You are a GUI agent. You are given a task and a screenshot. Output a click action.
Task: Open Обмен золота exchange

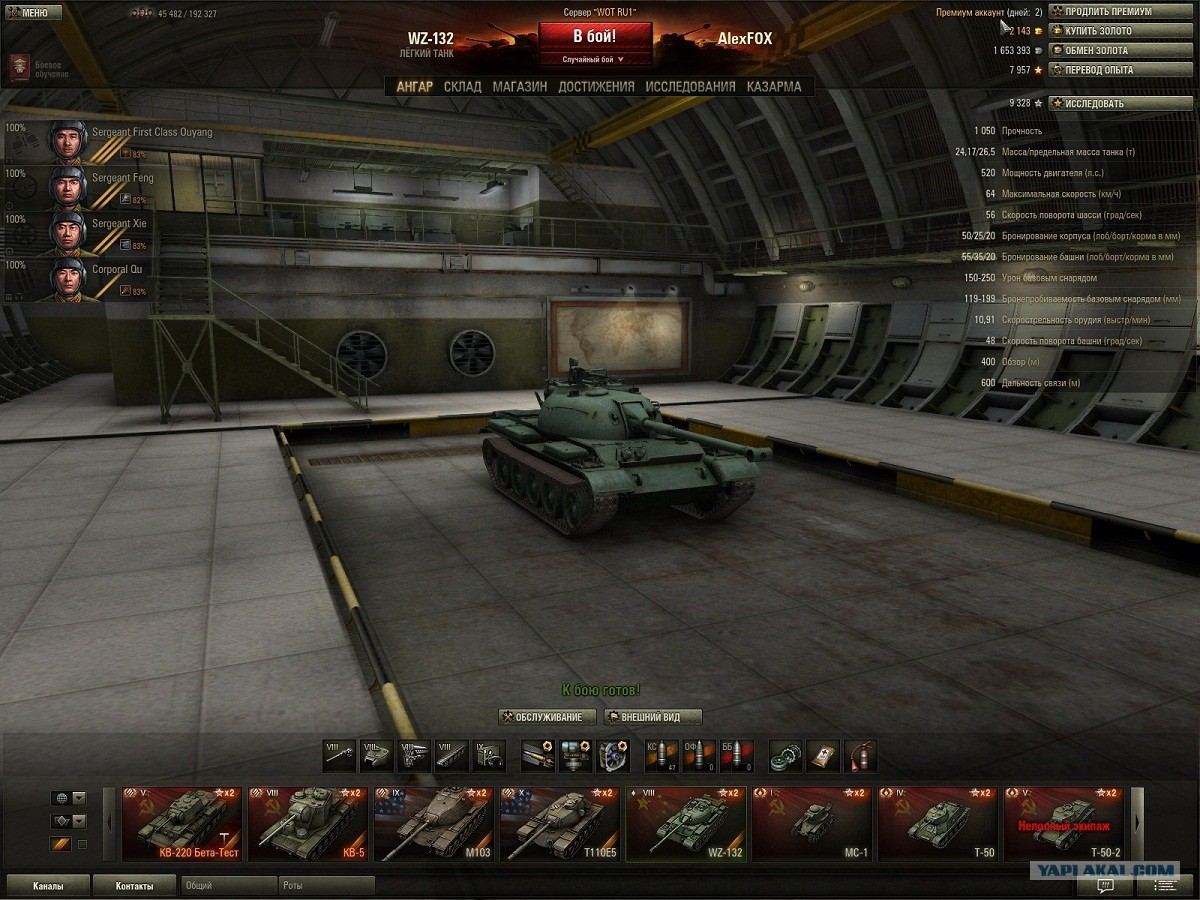tap(1120, 51)
